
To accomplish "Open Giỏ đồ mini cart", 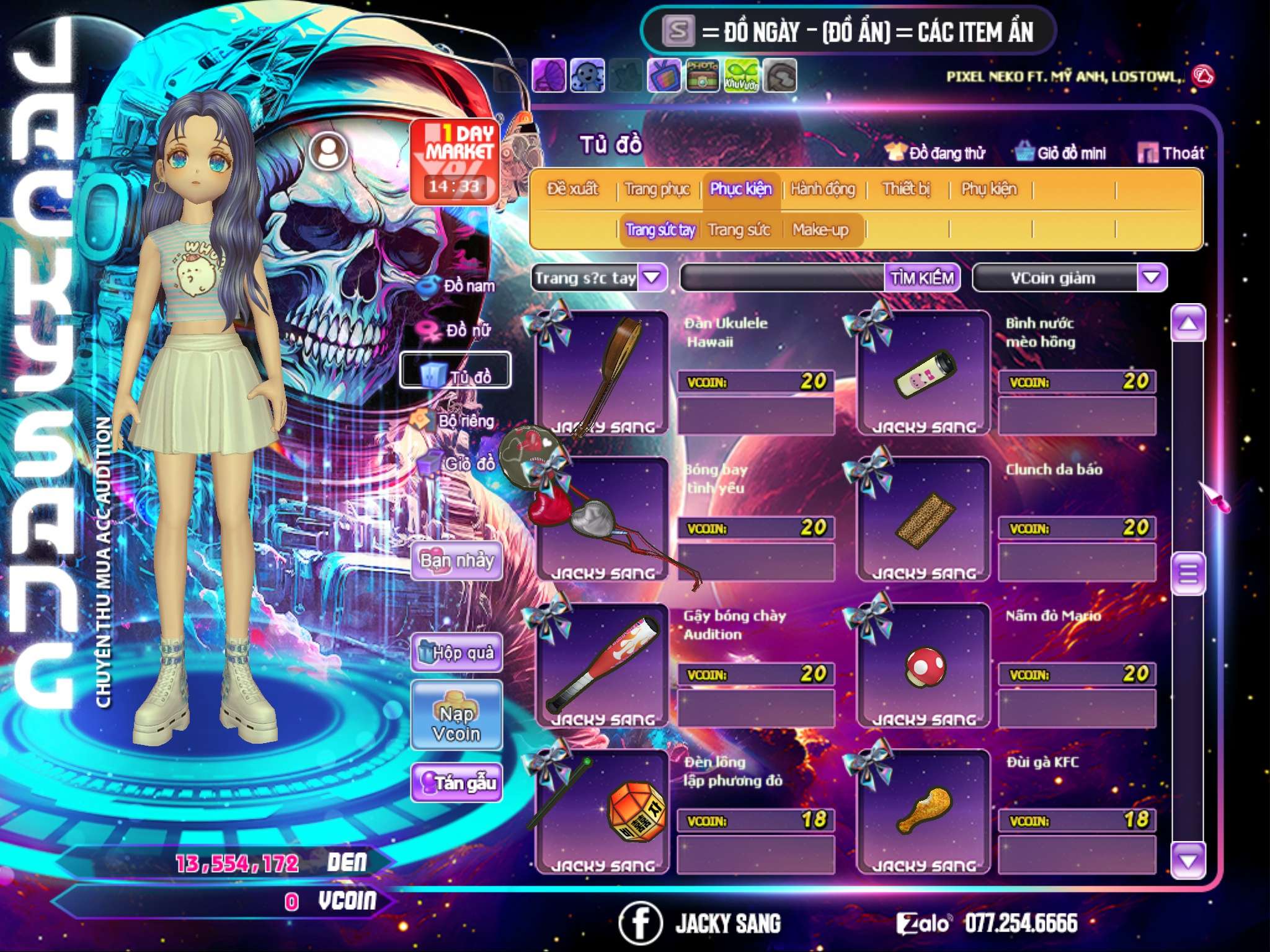I will pyautogui.click(x=1061, y=153).
